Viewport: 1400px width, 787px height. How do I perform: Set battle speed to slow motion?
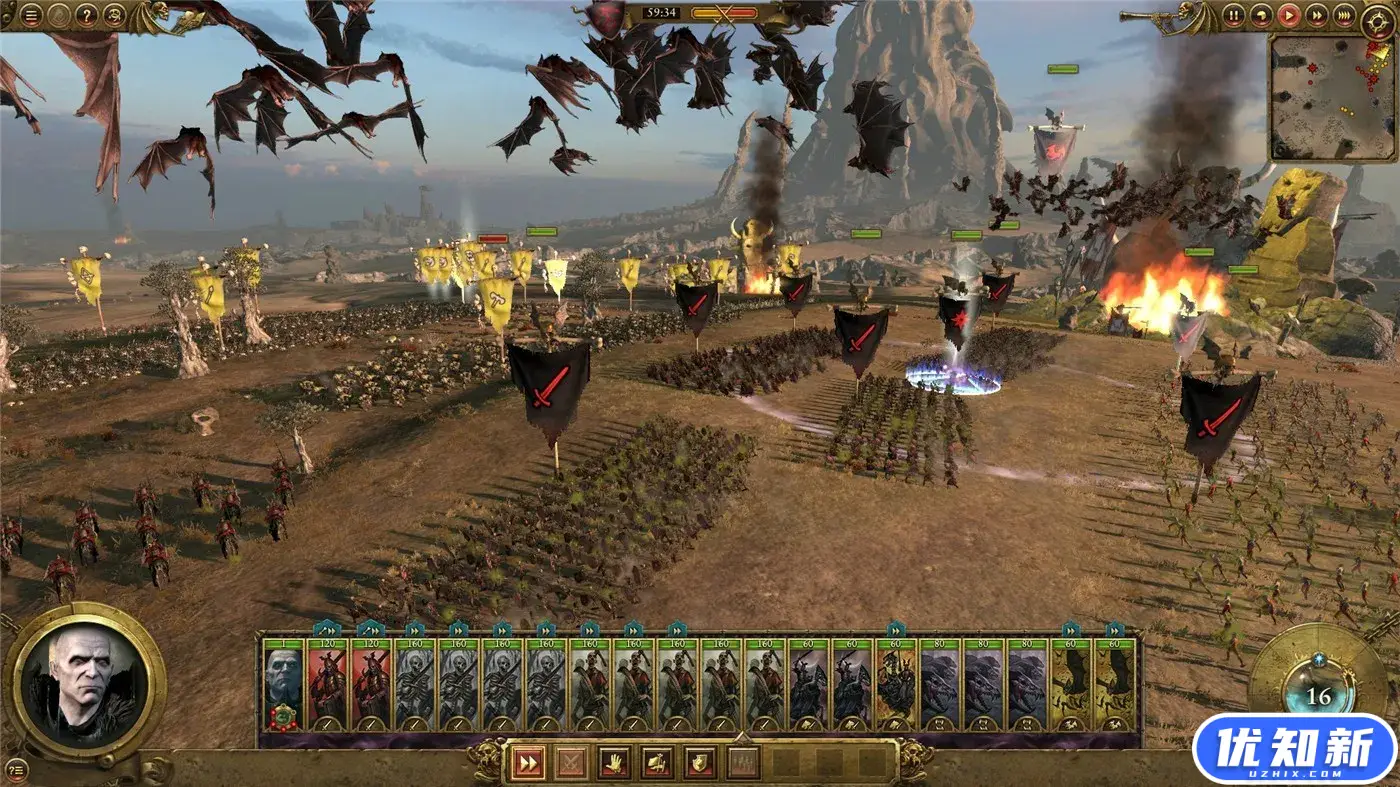[1262, 16]
